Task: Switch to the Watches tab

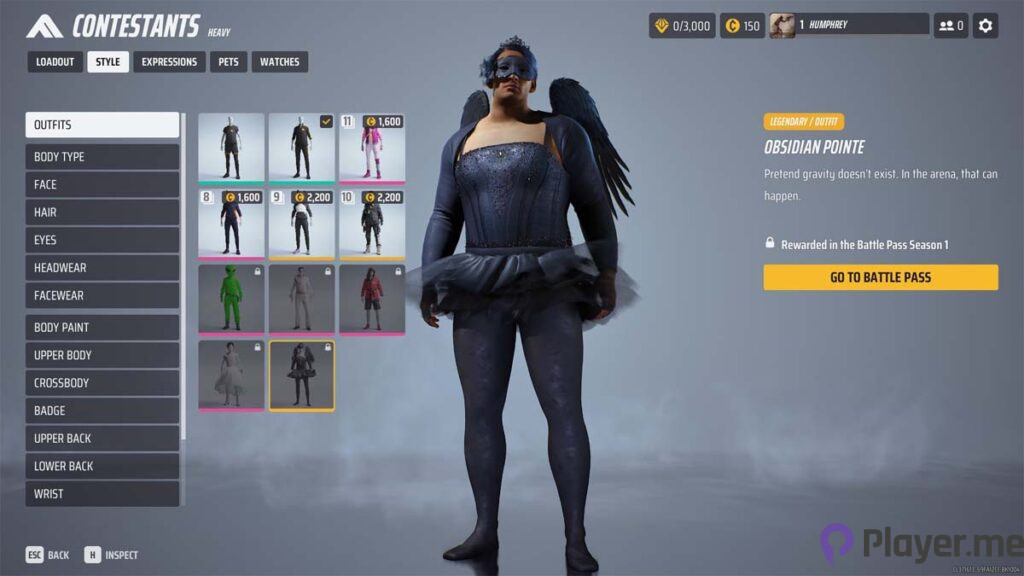Action: pos(280,62)
